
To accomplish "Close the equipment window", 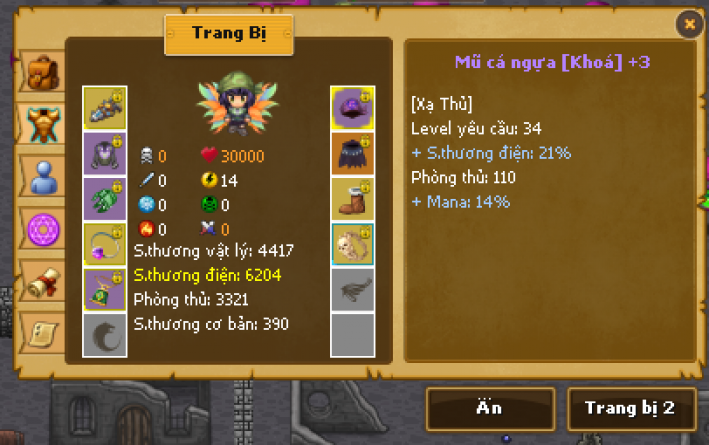I will point(688,23).
